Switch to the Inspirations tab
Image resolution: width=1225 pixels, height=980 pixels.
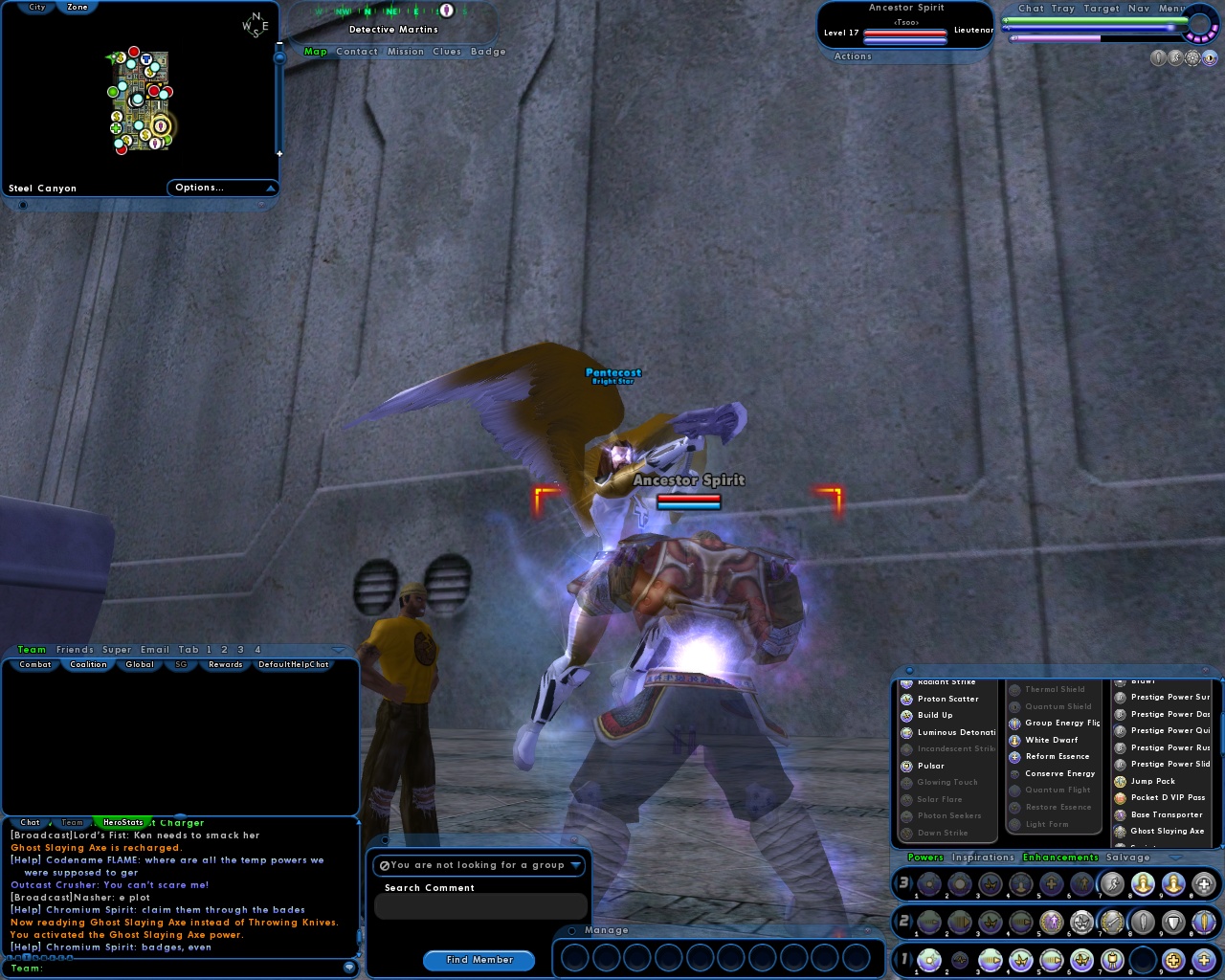pyautogui.click(x=983, y=857)
